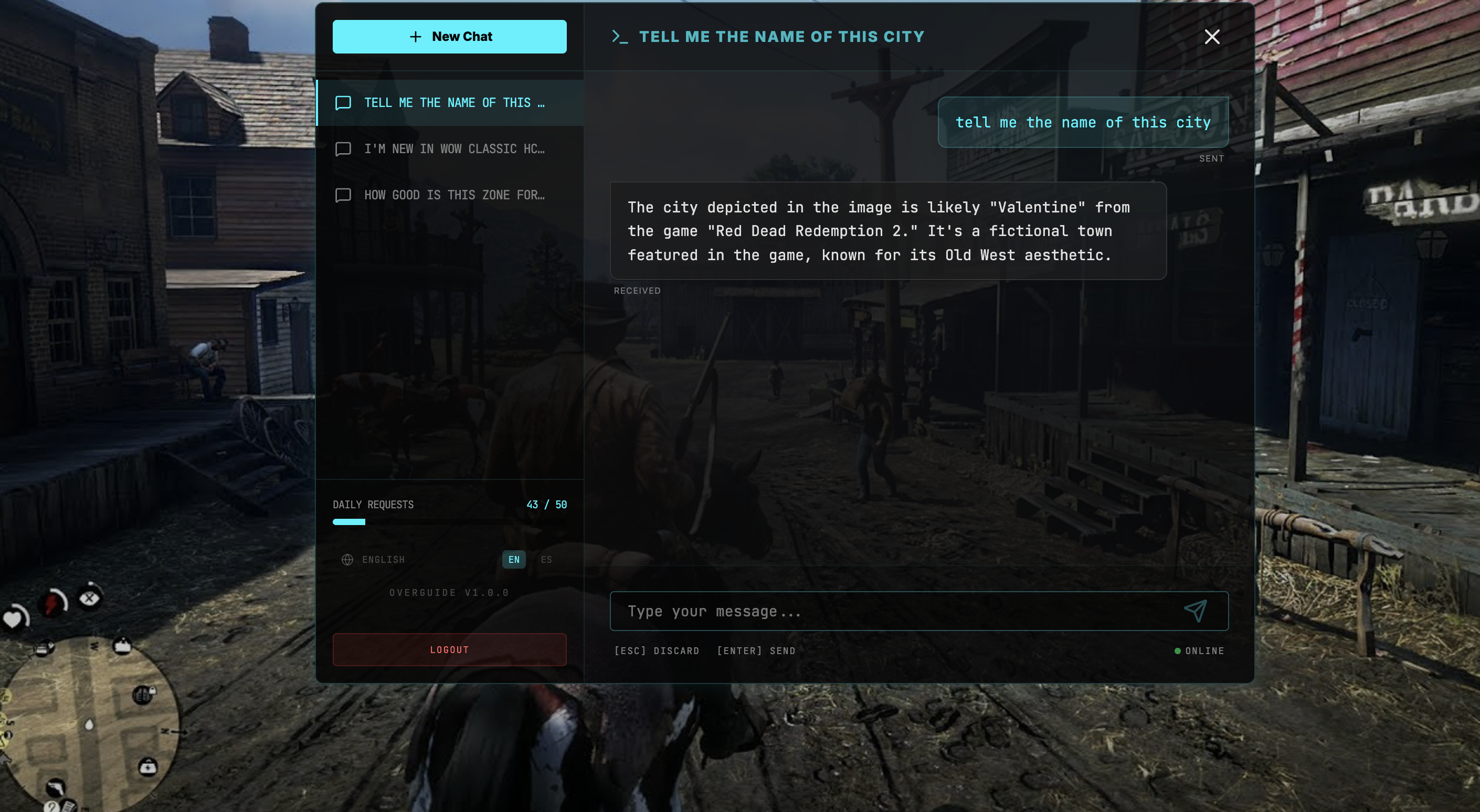The image size is (1480, 812).
Task: Click the green ONLINE status indicator
Action: [x=1178, y=650]
